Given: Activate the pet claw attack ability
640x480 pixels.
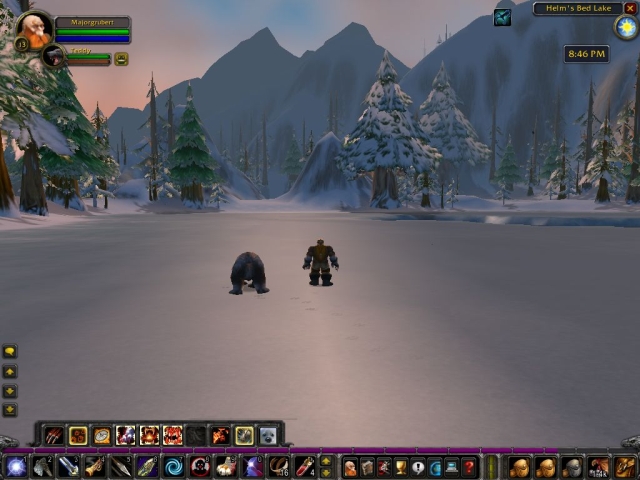Looking at the screenshot, I should tap(54, 435).
